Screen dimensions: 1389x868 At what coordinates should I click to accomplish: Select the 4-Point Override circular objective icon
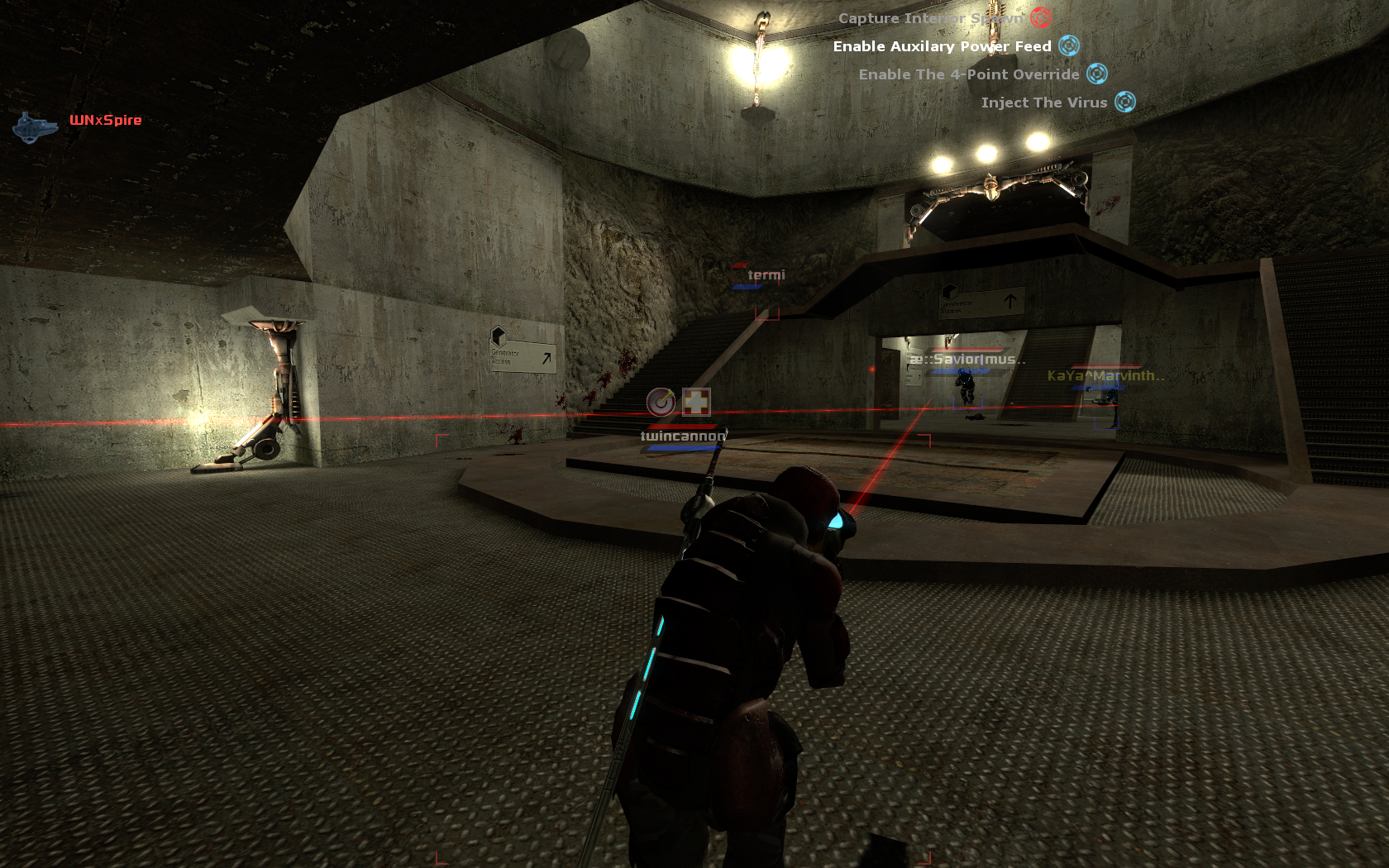coord(1096,74)
